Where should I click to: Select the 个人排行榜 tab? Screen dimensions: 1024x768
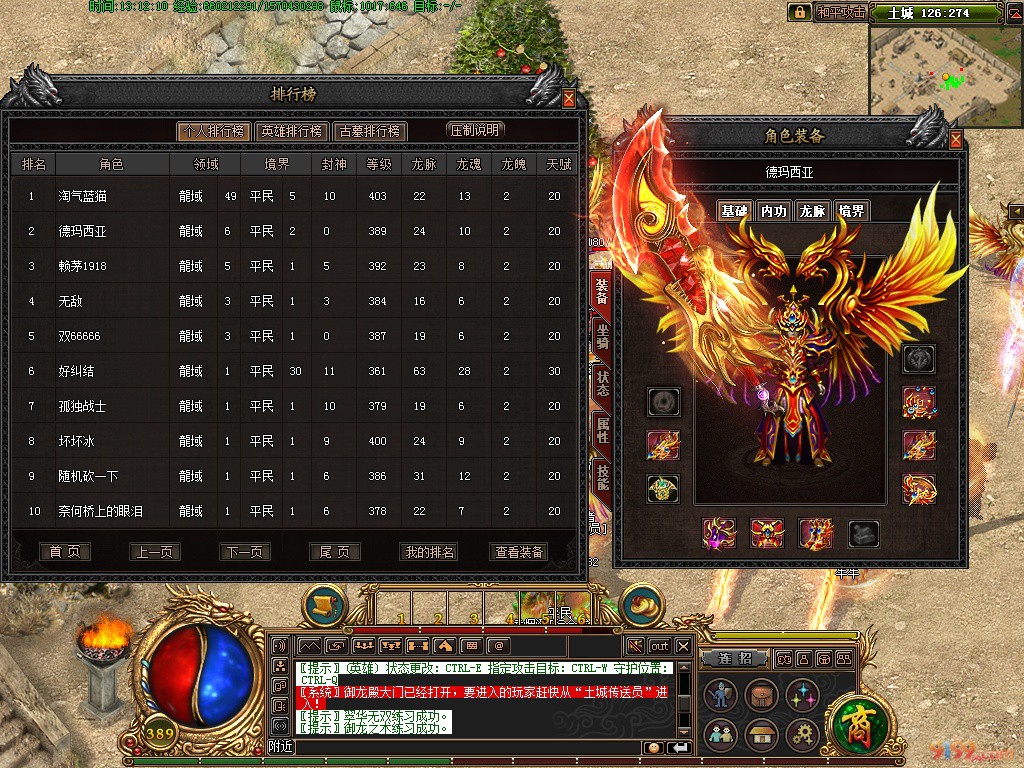(x=211, y=131)
